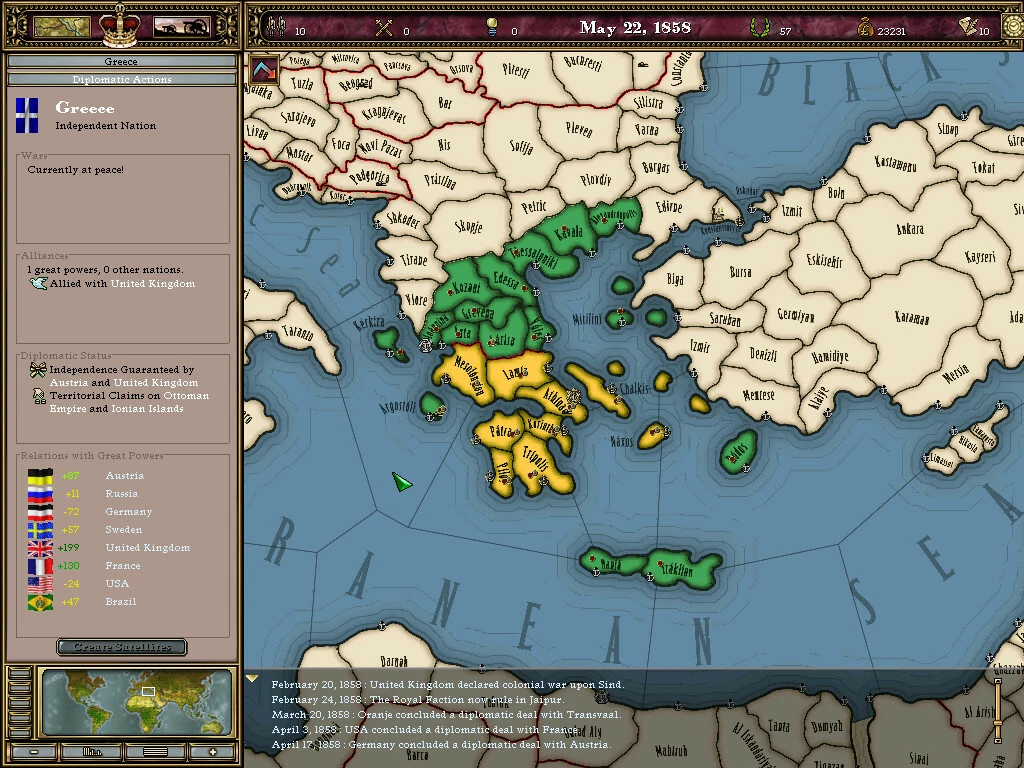The image size is (1024, 768).
Task: Select the Greece country header bar
Action: click(x=121, y=62)
